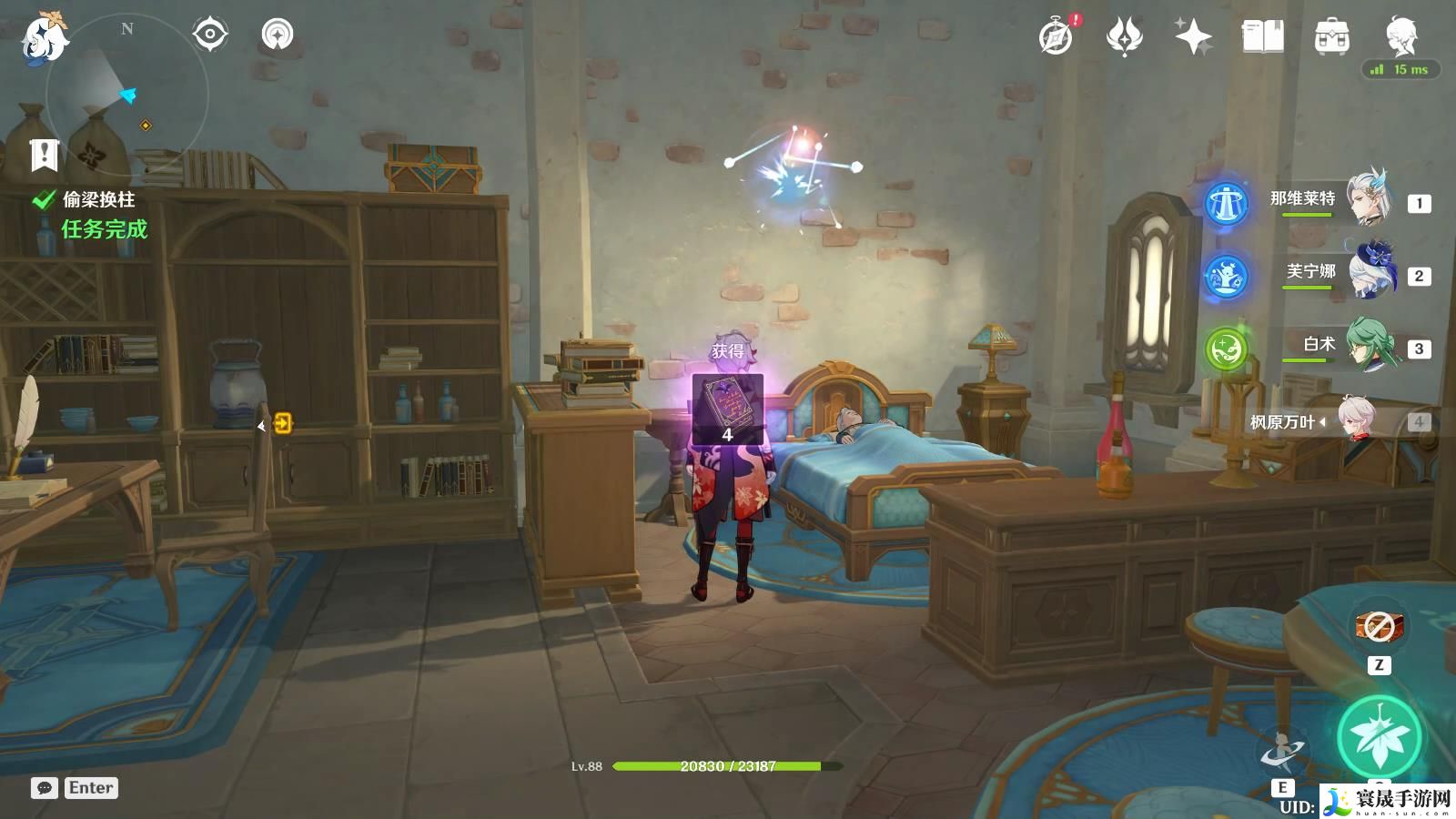Open the quest log banner icon

tap(44, 156)
